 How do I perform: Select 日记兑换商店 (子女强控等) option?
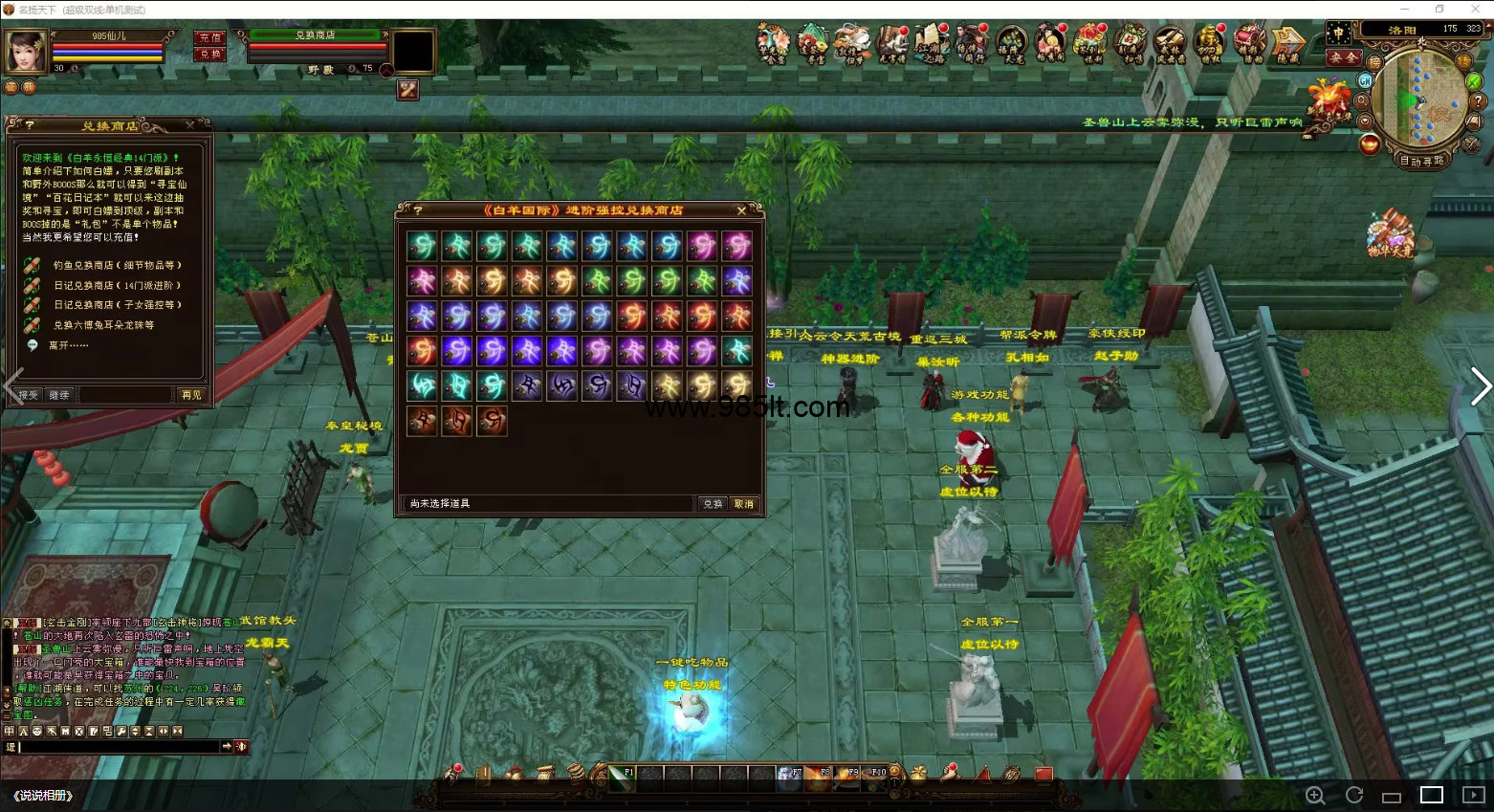(117, 305)
